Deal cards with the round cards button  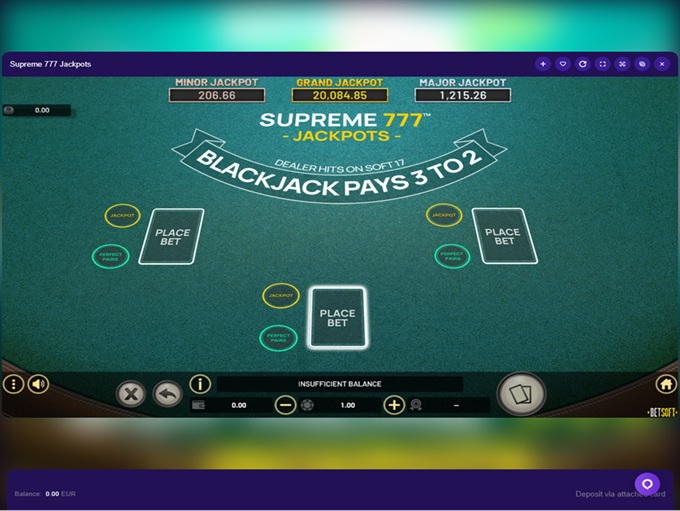[521, 394]
